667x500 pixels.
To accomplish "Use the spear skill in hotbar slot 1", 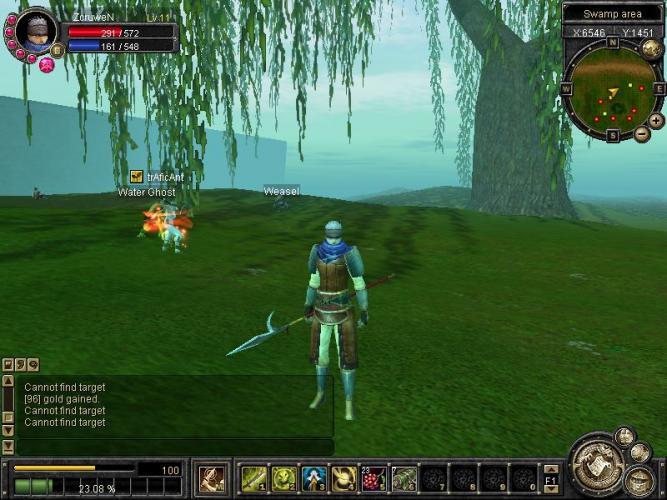I will 255,478.
